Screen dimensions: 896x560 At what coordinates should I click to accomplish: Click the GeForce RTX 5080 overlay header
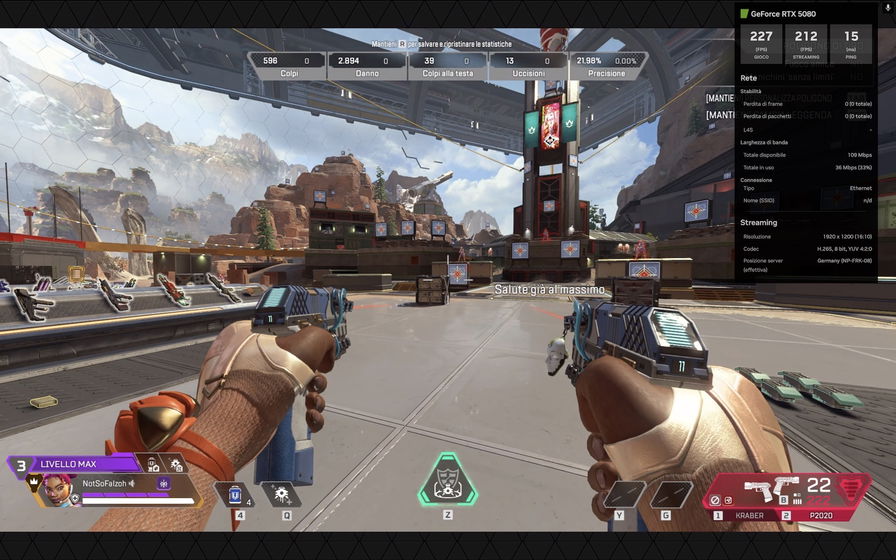789,14
